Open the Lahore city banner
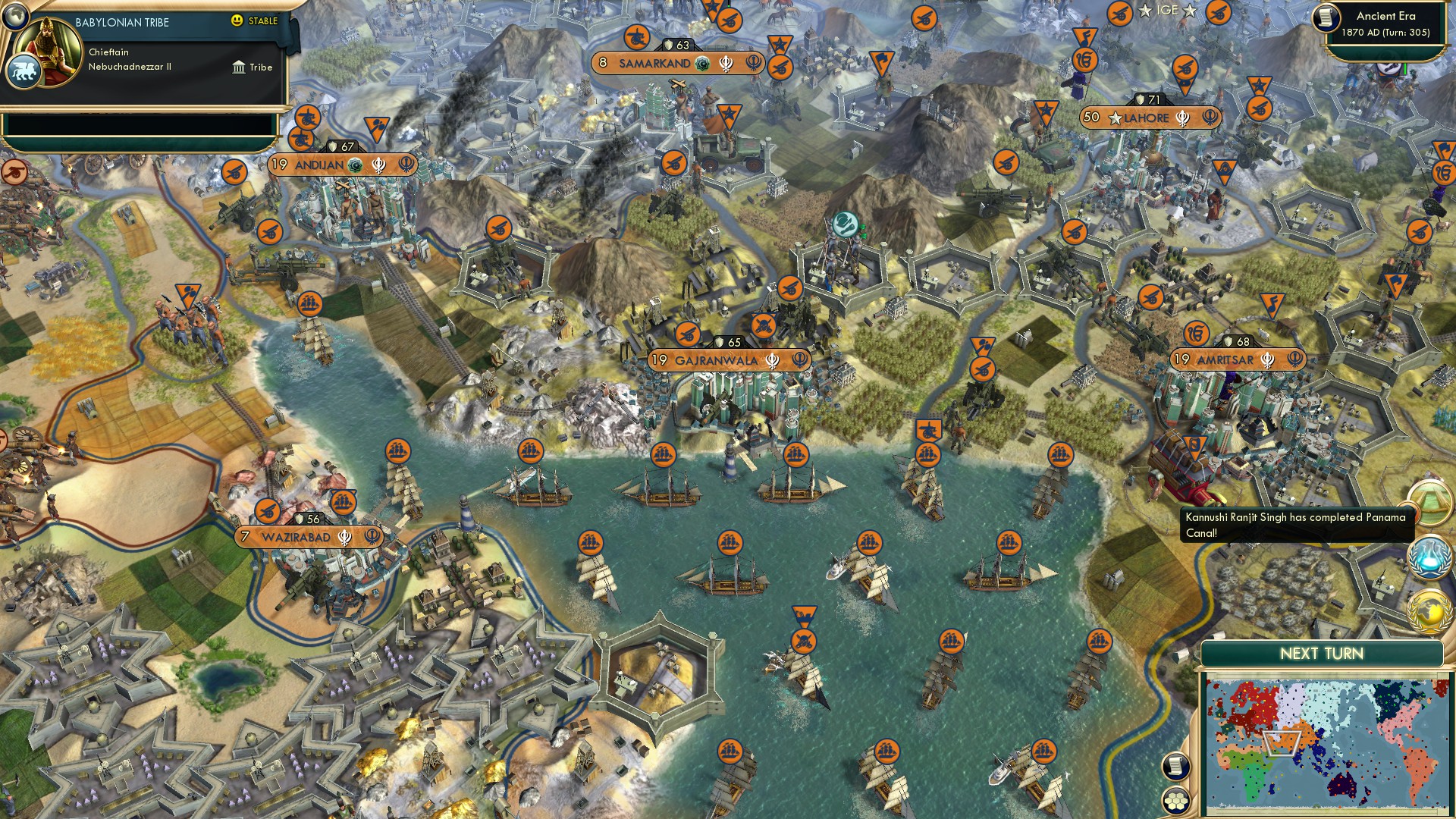The height and width of the screenshot is (819, 1456). point(1148,118)
